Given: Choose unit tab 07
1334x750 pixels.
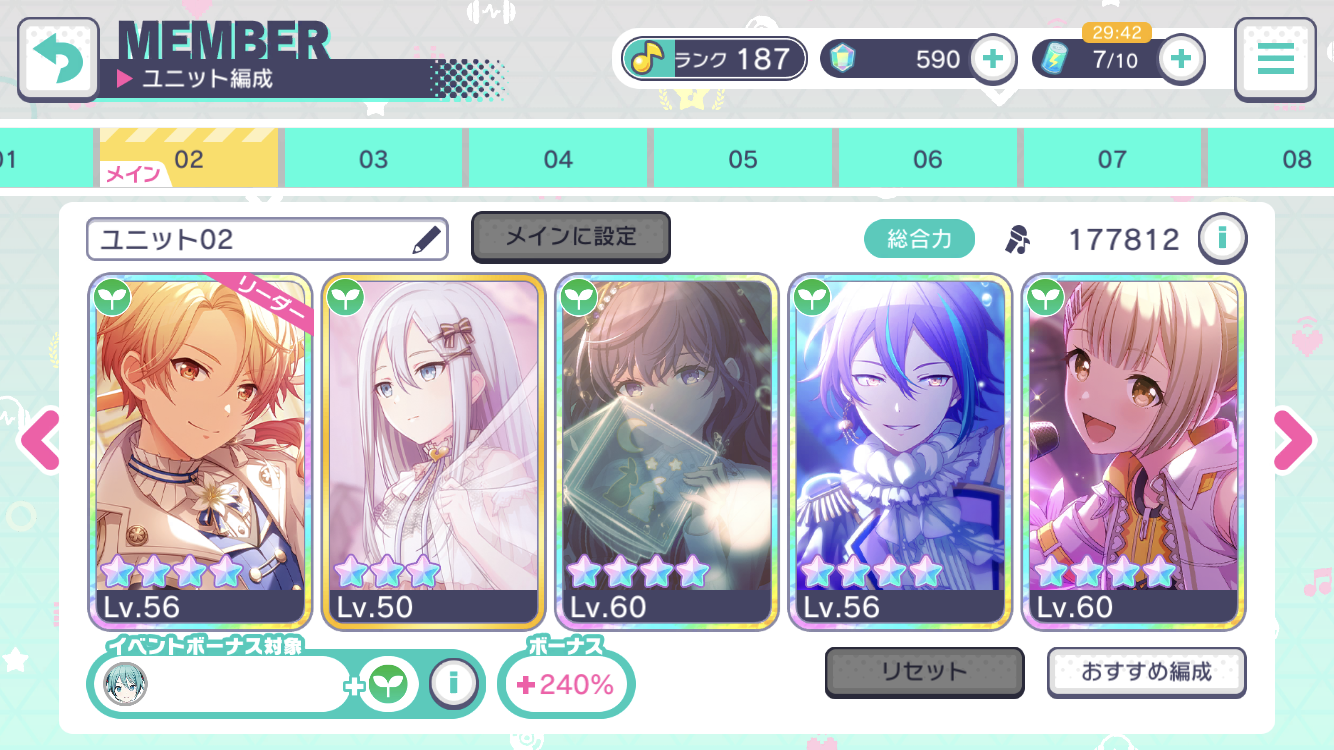Looking at the screenshot, I should pos(1112,159).
